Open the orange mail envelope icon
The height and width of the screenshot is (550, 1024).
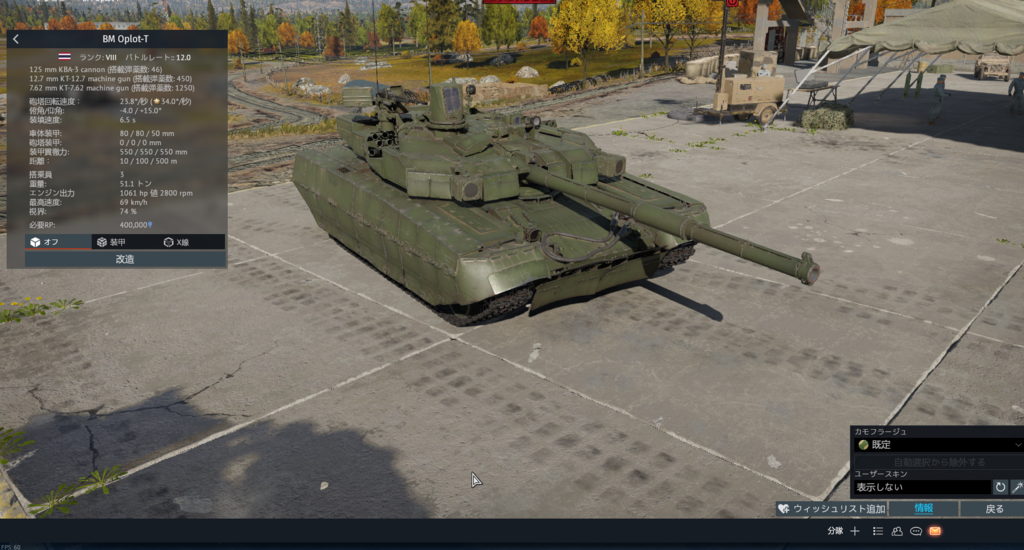pos(935,531)
